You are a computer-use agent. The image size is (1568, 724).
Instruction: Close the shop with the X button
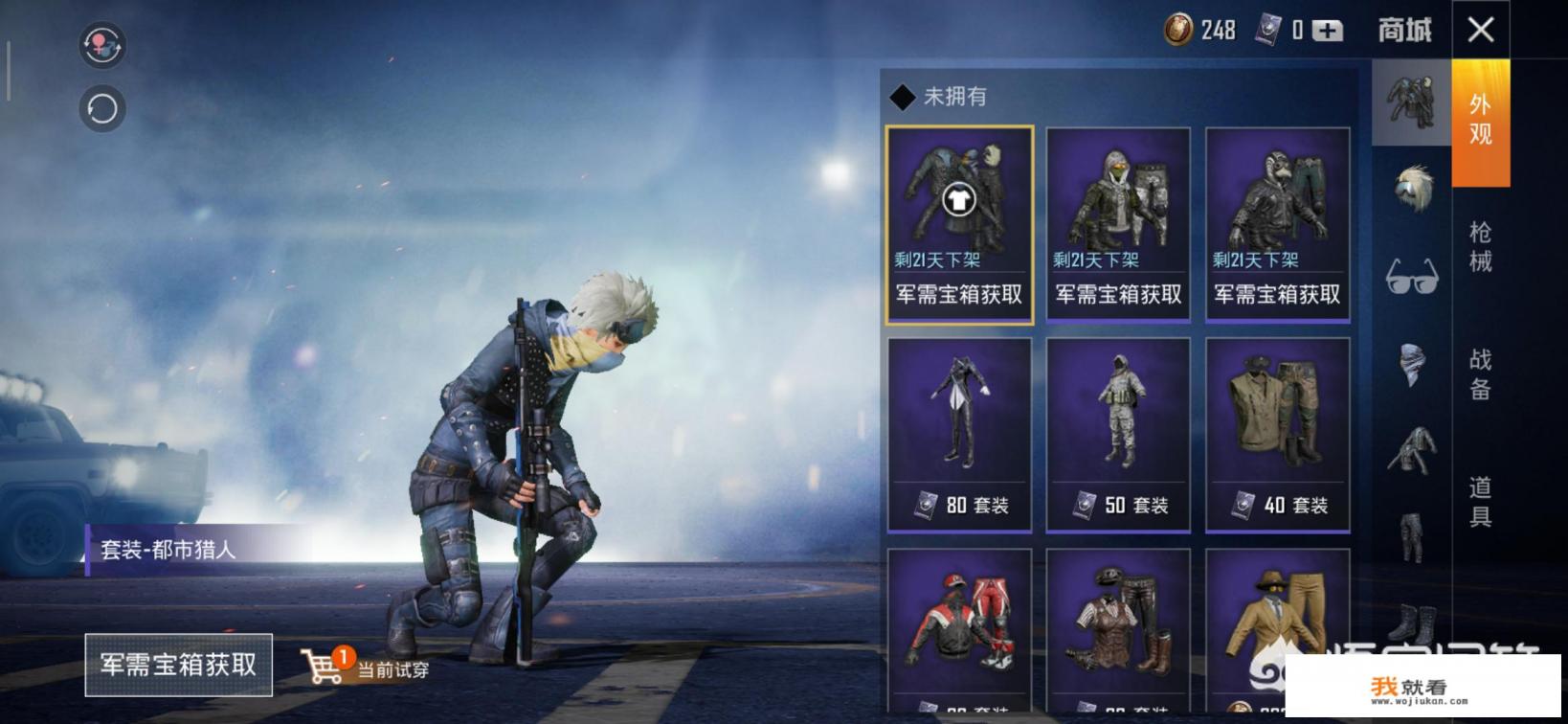coord(1480,30)
